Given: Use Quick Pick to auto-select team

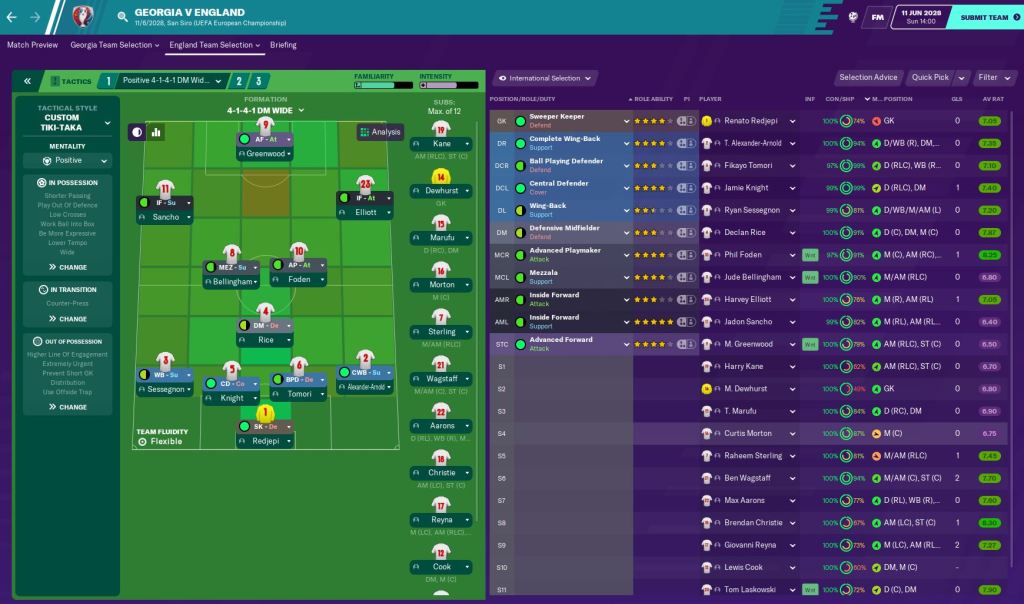Looking at the screenshot, I should tap(929, 77).
